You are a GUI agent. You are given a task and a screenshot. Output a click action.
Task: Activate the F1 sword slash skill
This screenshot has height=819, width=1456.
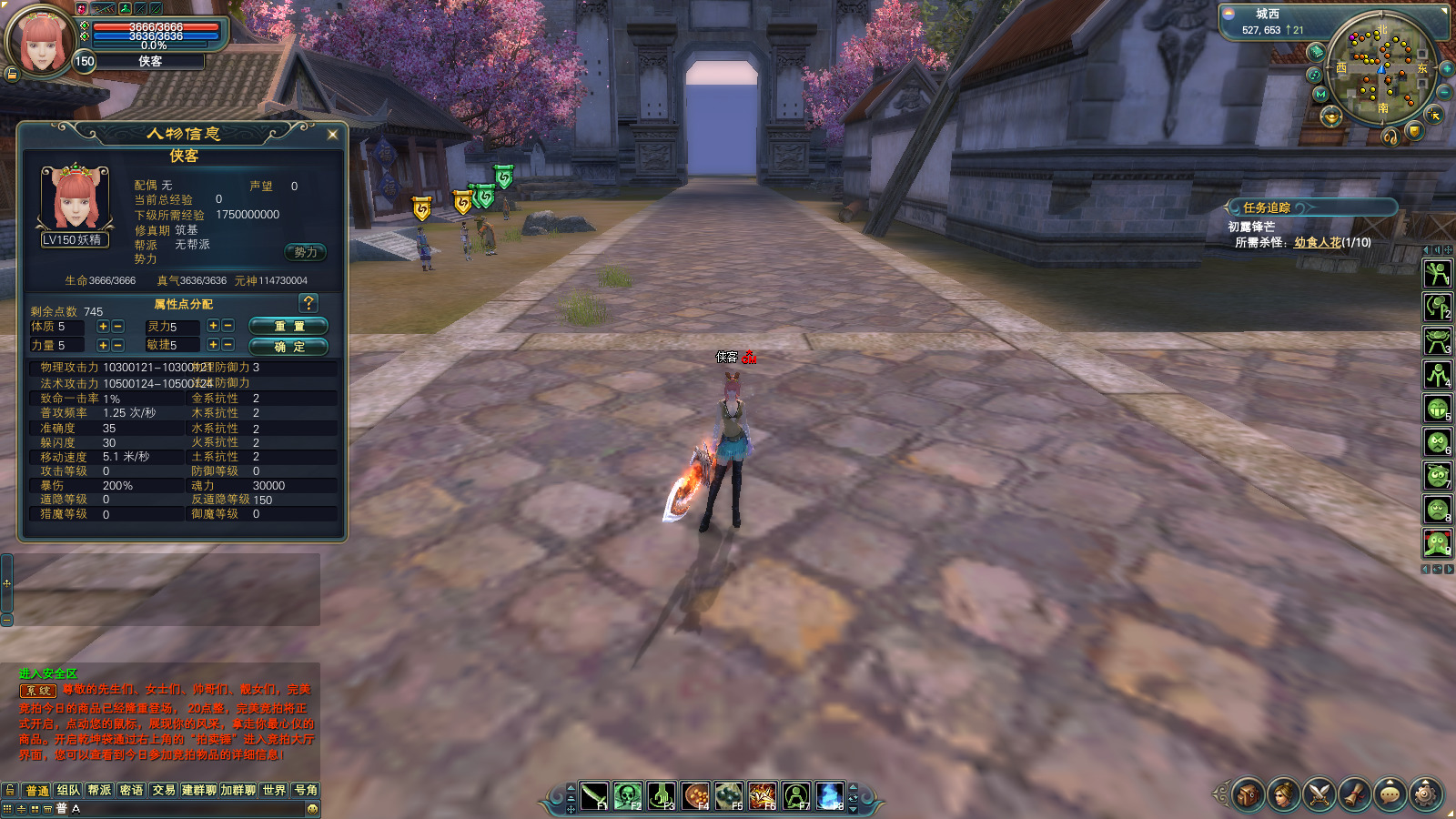[x=594, y=796]
